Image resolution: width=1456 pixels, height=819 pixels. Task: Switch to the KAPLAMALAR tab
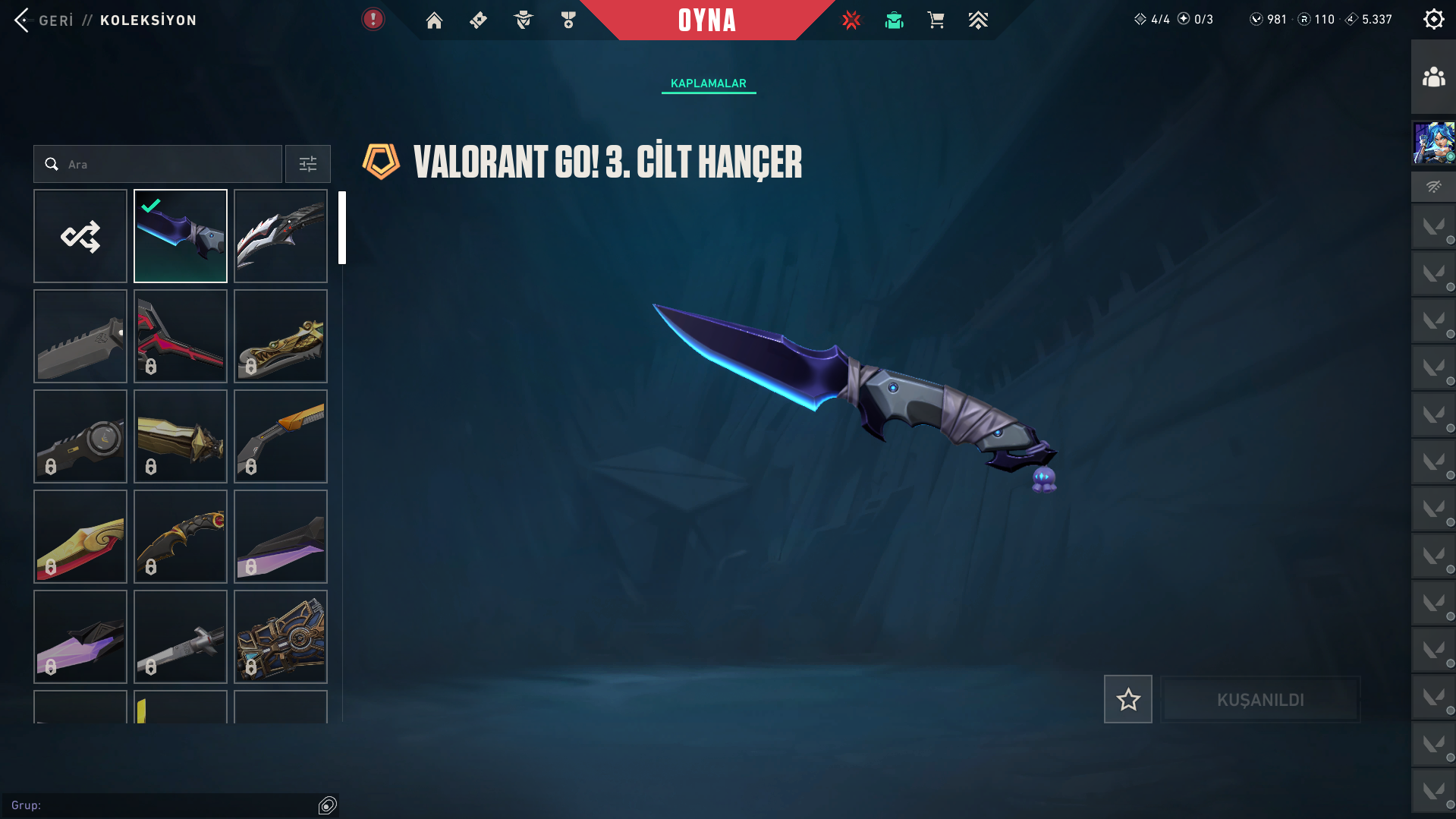(708, 83)
